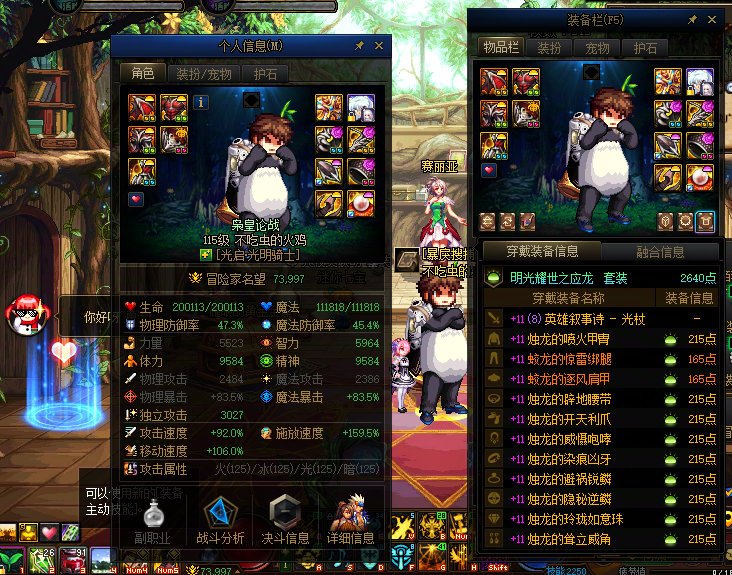
Task: Select the 穿戴装备信息 tab
Action: 541,252
